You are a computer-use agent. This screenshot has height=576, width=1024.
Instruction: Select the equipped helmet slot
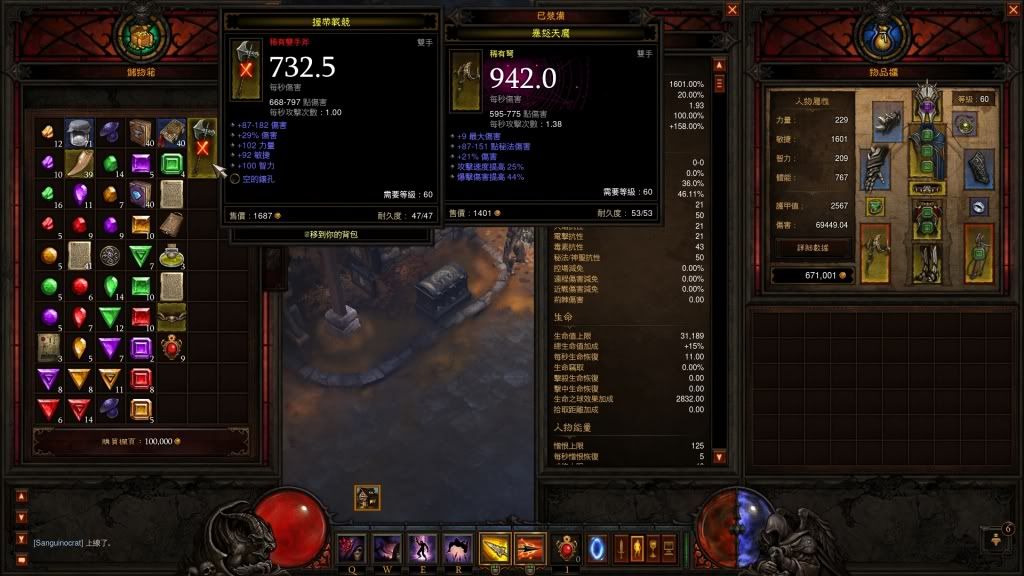[x=927, y=104]
